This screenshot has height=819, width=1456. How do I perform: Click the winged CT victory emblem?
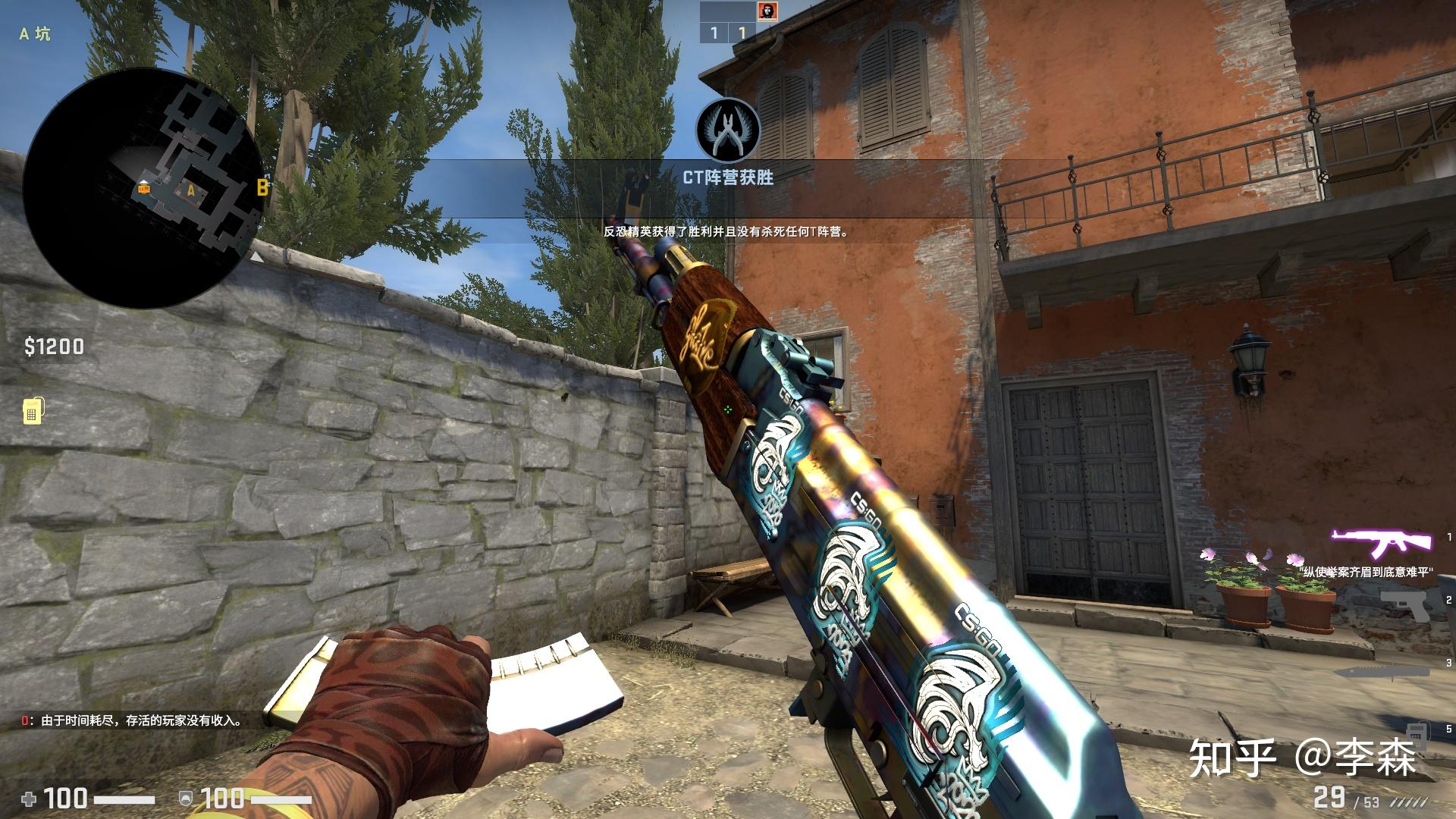[x=728, y=129]
